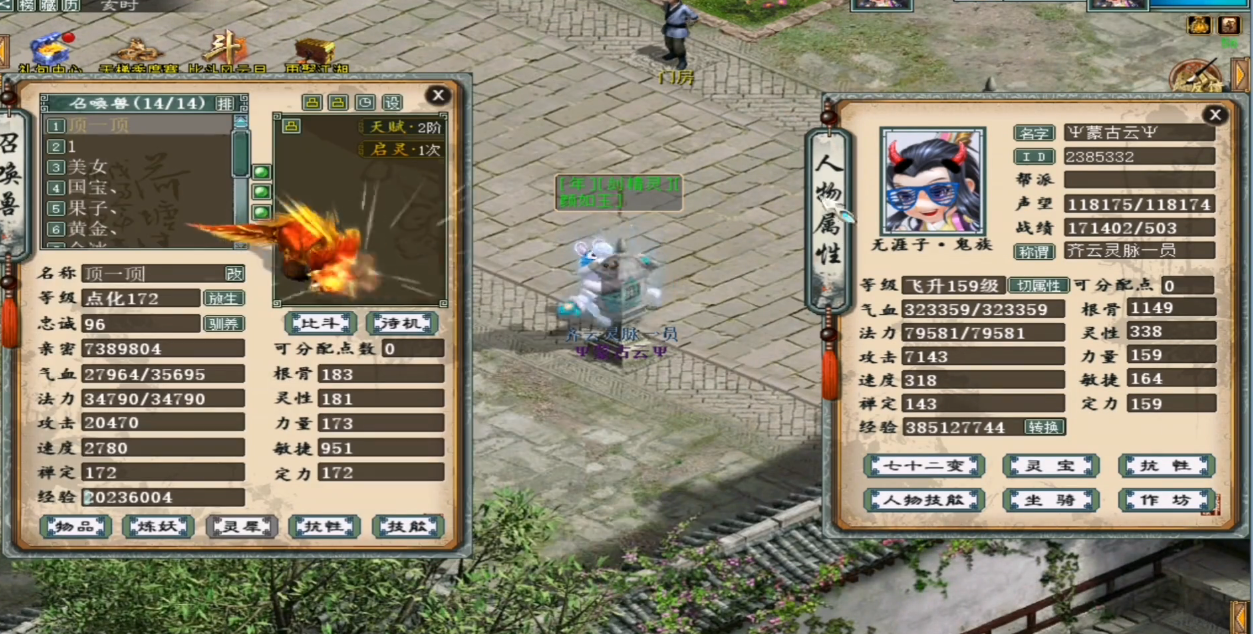The image size is (1253, 634).
Task: Switch attributes with the 切属性 button
Action: [1037, 285]
